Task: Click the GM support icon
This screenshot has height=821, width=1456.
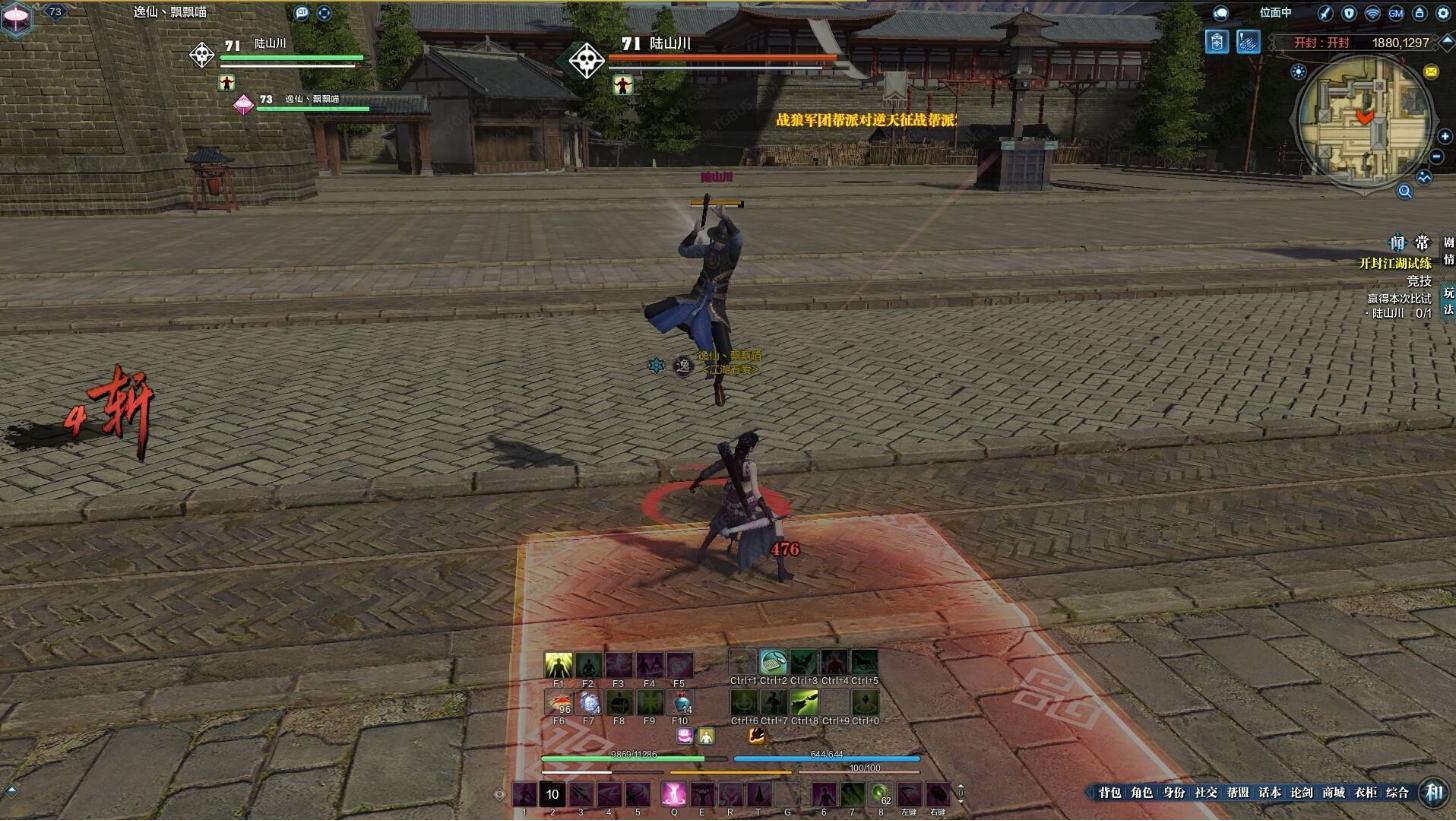Action: click(x=1395, y=13)
